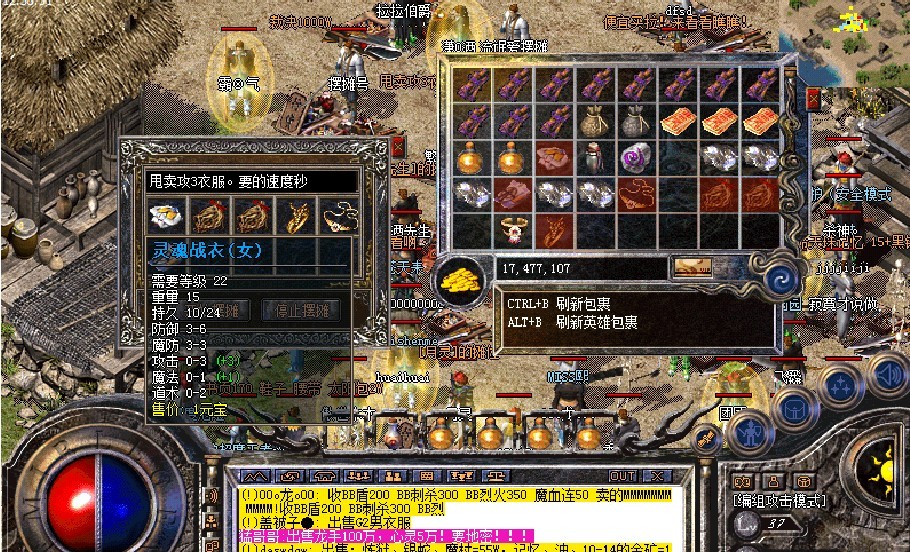Click the OUT button on the chat bar
Viewport: 910px width, 552px height.
point(622,476)
